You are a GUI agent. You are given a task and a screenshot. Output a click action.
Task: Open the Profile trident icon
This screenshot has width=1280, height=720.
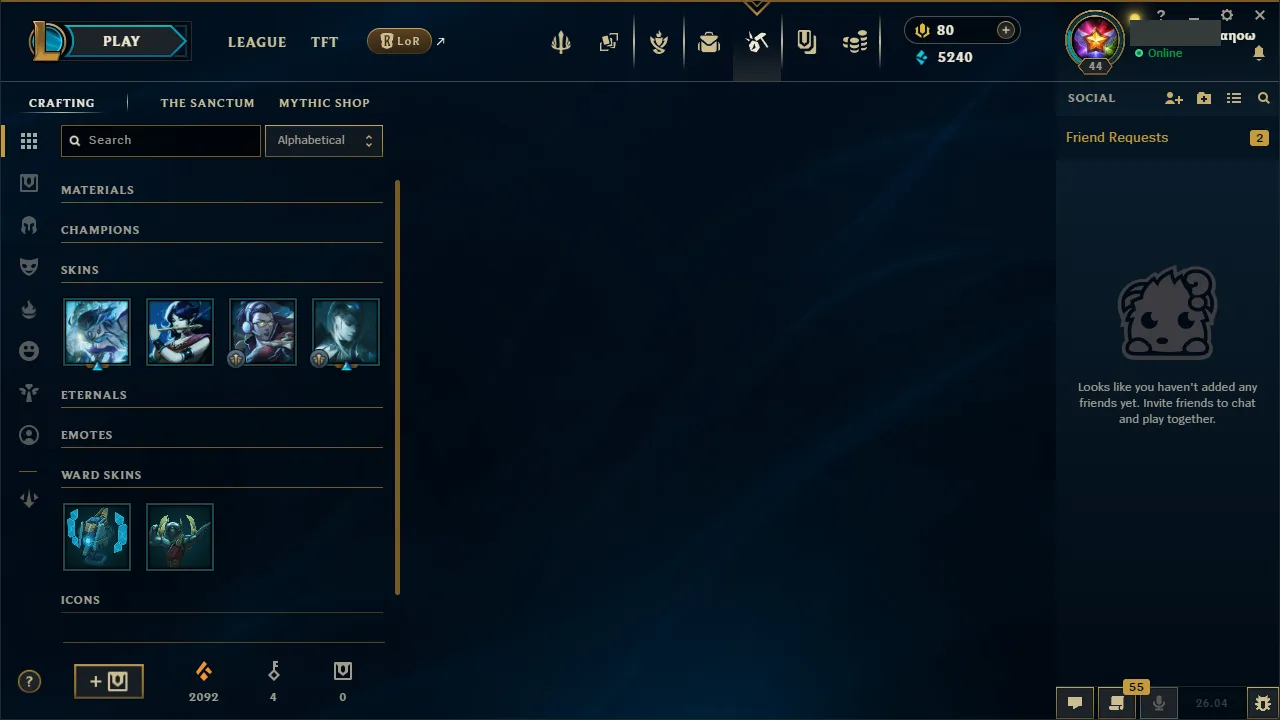pos(560,41)
